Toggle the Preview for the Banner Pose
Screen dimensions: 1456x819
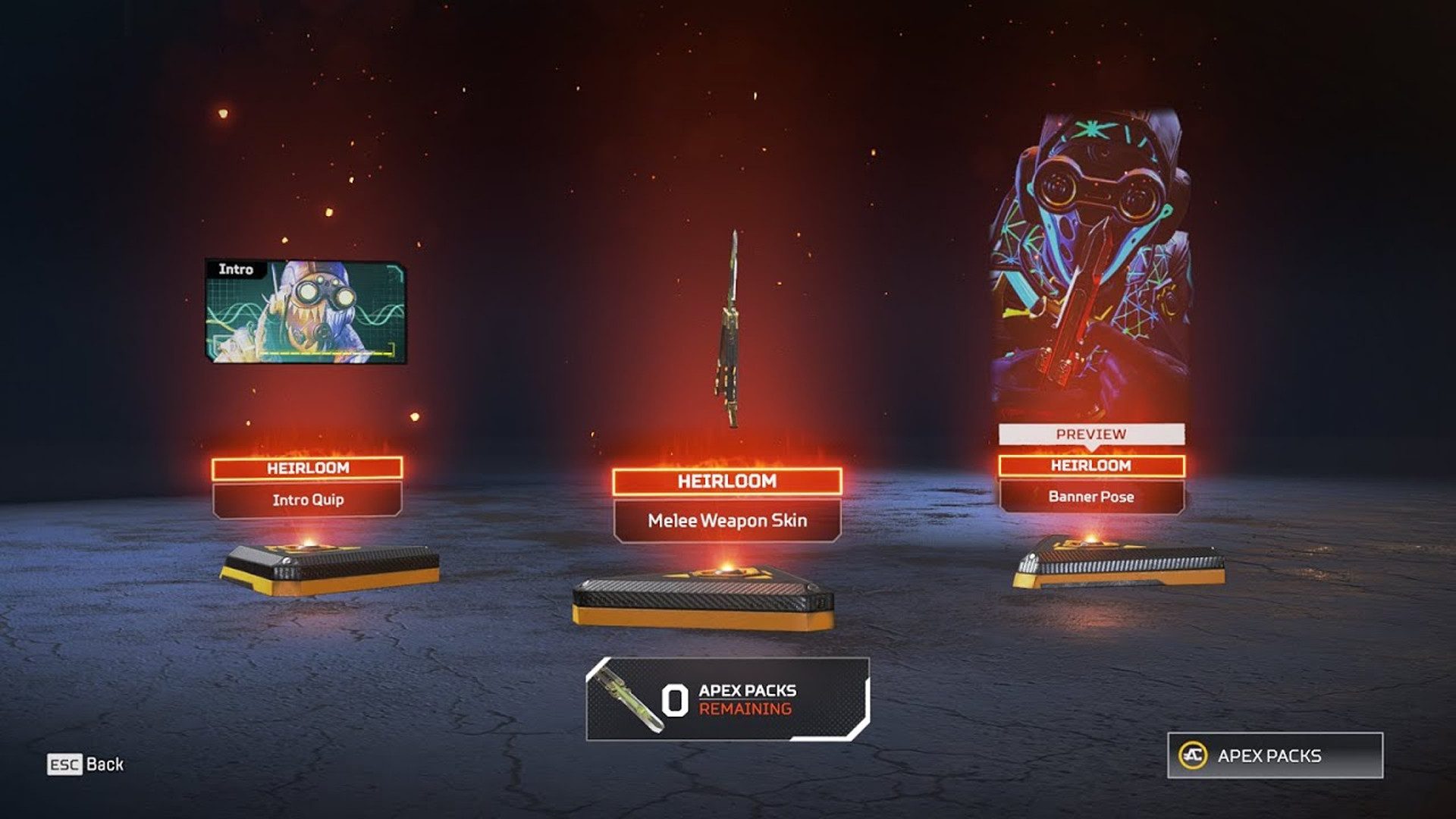click(x=1092, y=435)
